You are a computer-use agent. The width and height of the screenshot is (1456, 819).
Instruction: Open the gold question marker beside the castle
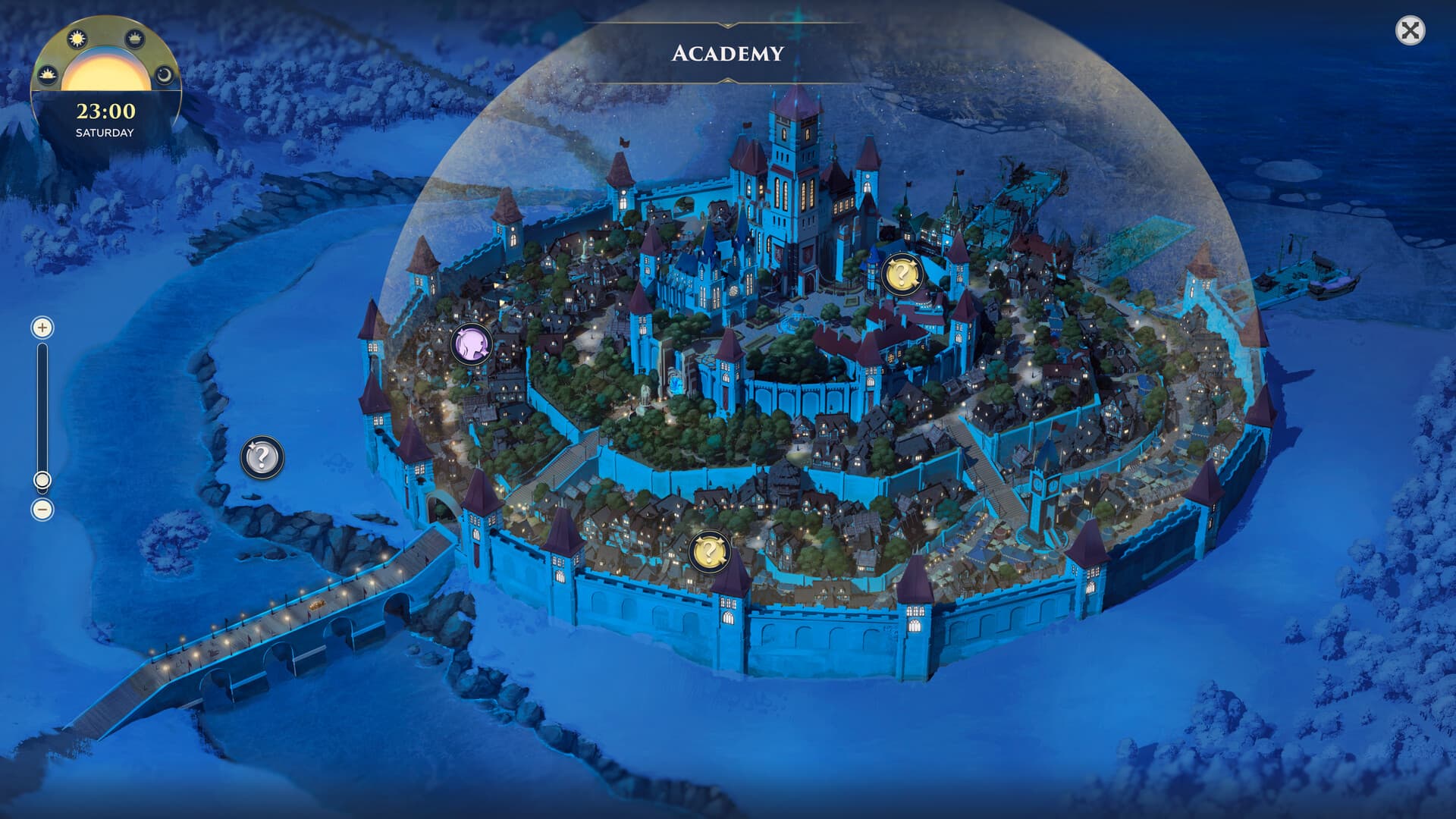point(902,275)
